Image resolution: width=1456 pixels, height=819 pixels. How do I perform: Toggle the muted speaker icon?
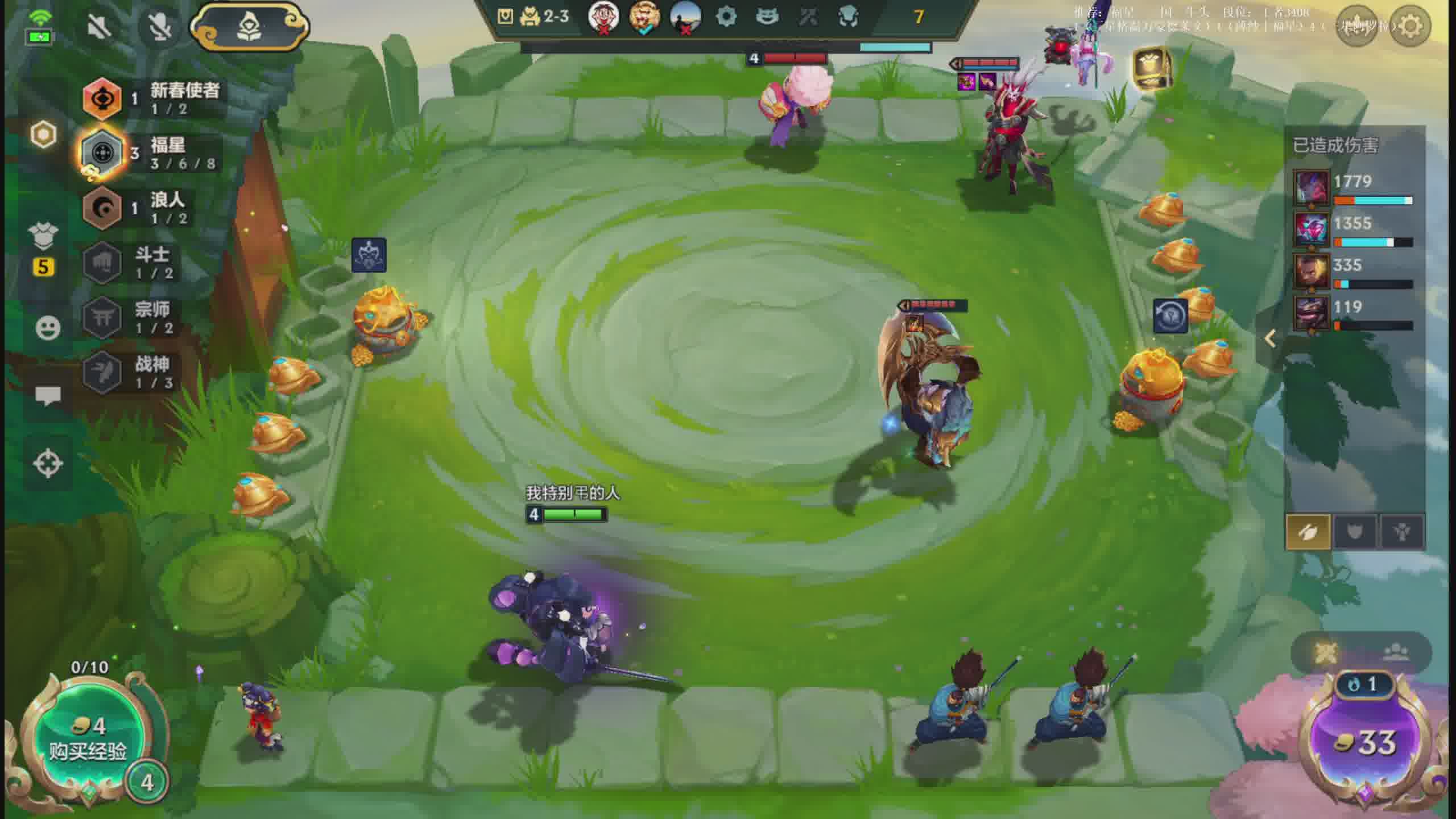(x=100, y=26)
